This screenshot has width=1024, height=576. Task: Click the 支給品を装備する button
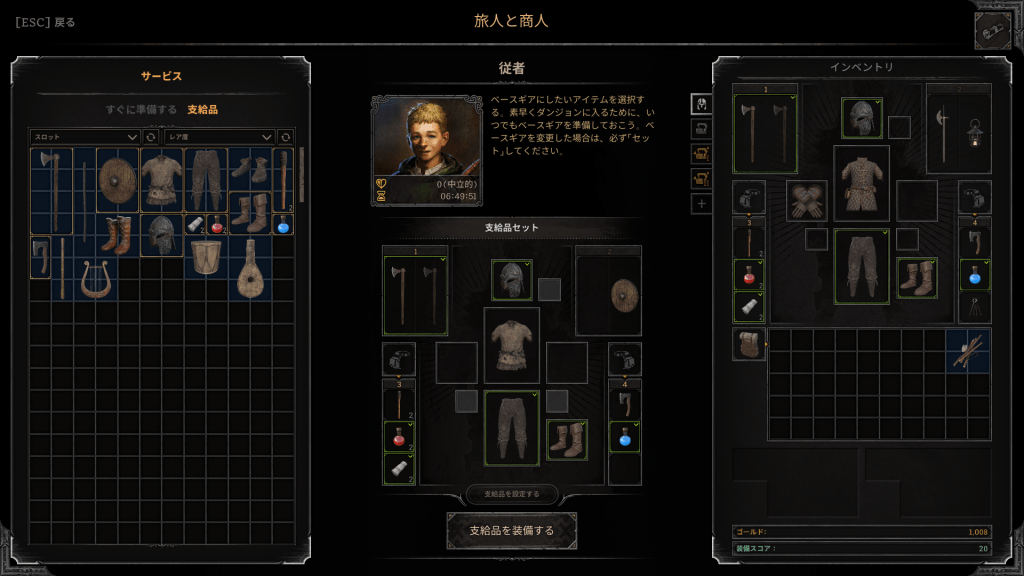511,530
